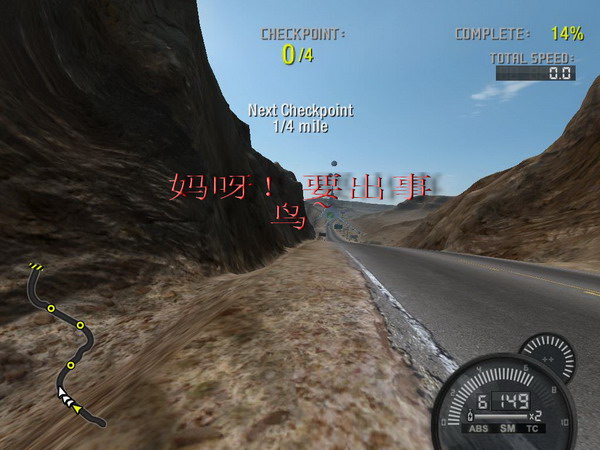Toggle the TC traction control indicator
The width and height of the screenshot is (600, 450).
[x=533, y=428]
